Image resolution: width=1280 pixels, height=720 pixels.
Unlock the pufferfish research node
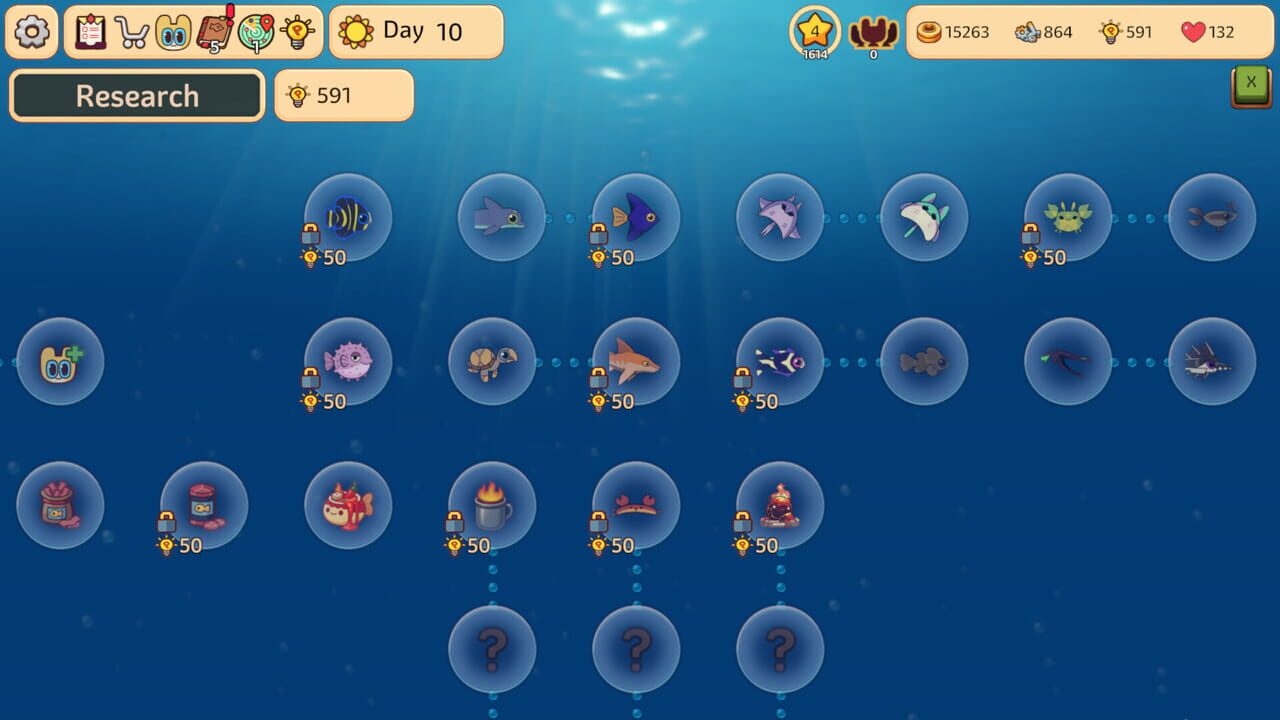348,361
